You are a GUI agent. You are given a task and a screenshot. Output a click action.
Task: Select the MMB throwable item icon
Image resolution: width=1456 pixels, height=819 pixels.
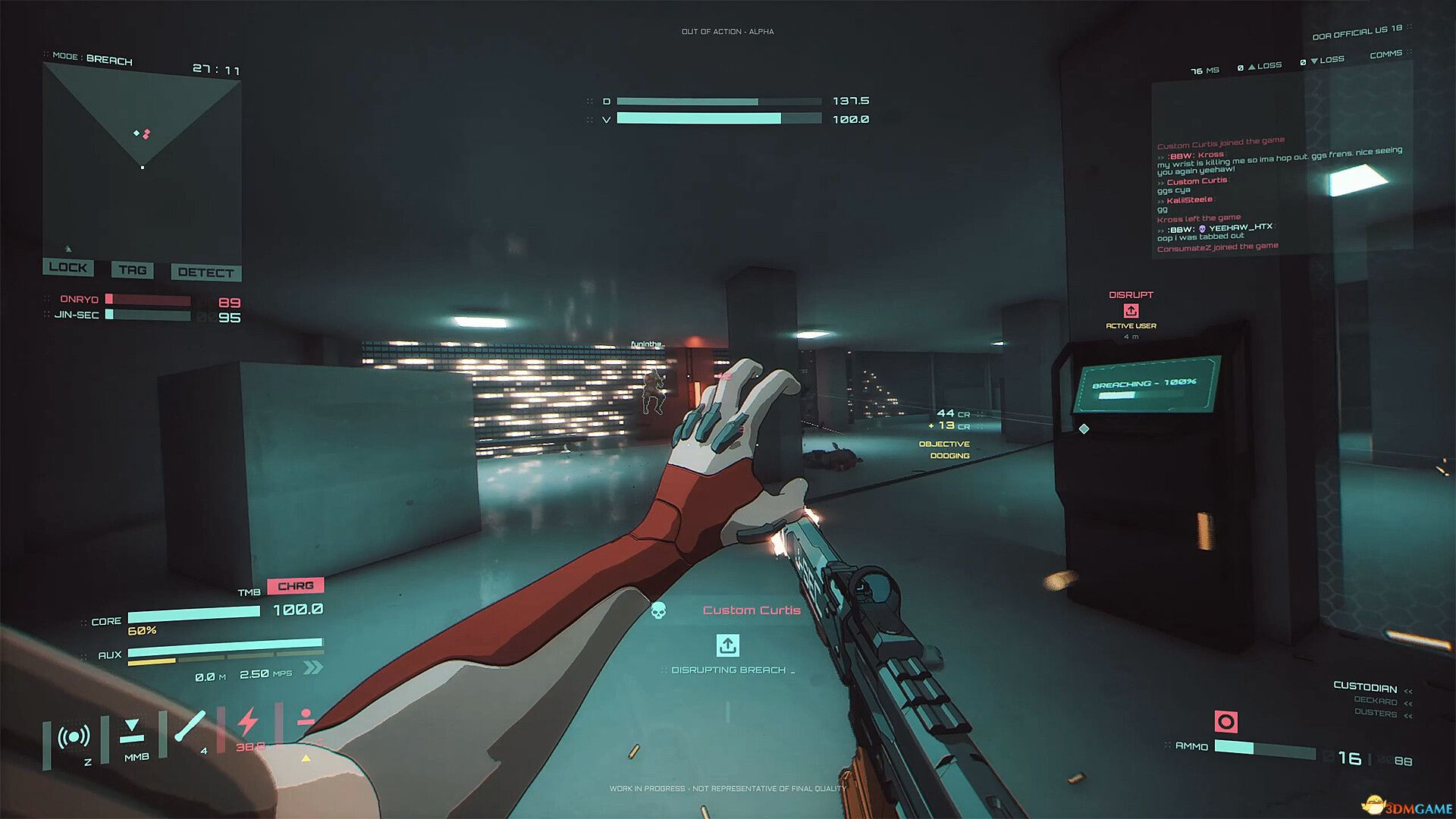click(133, 730)
